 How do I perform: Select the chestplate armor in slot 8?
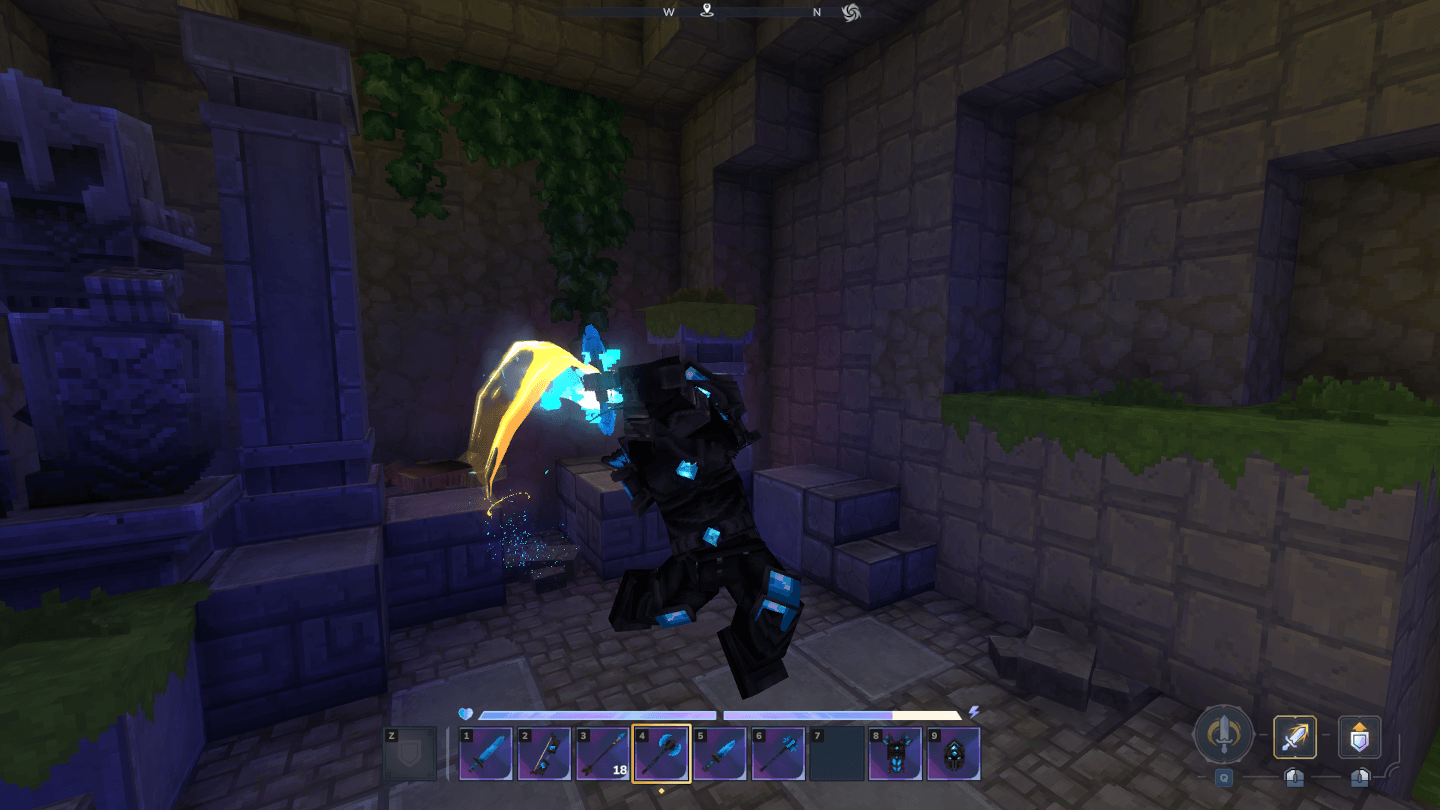(x=895, y=754)
